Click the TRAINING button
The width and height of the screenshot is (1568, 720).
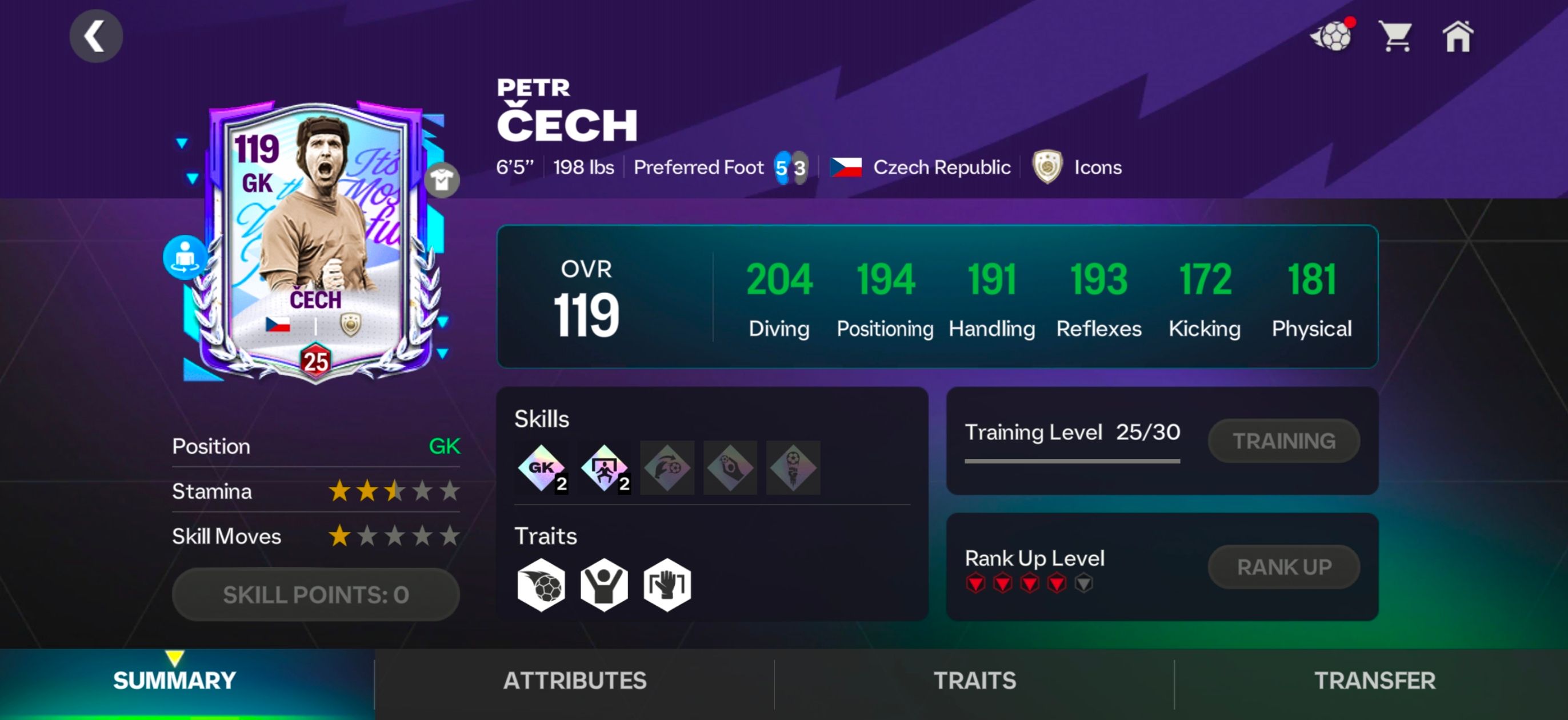coord(1283,441)
